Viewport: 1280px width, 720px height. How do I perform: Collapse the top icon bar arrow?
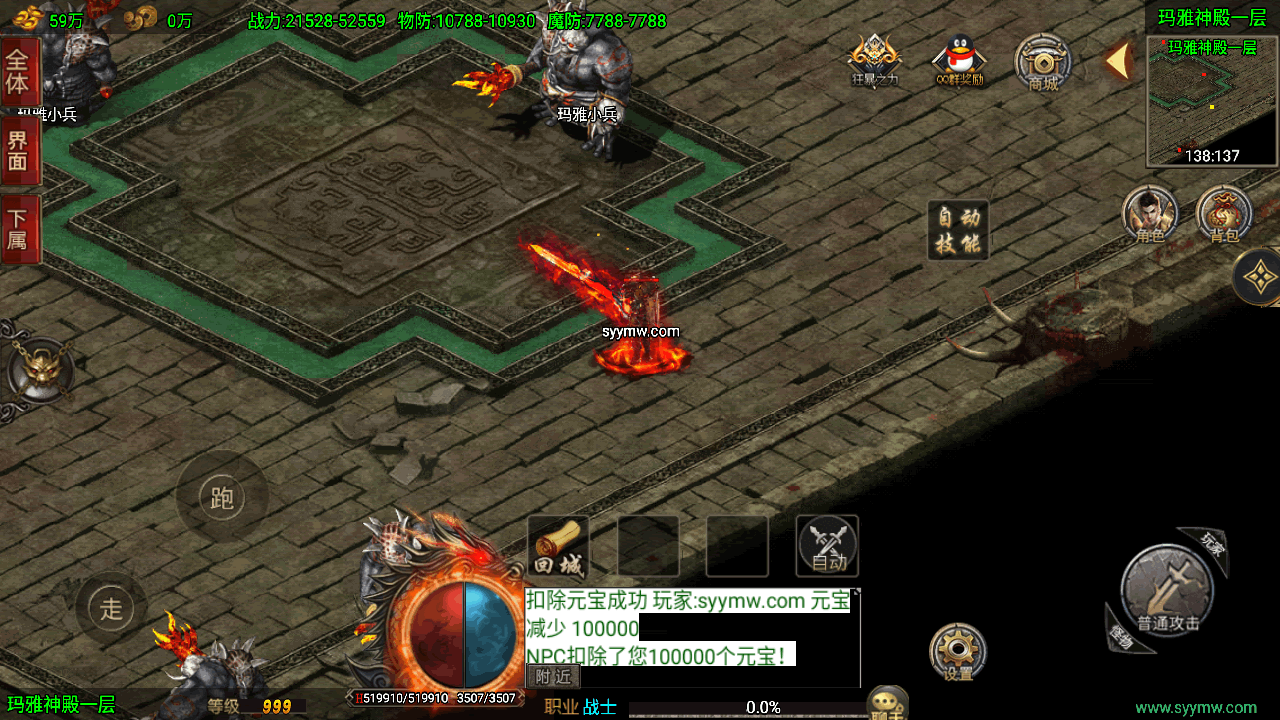1118,61
